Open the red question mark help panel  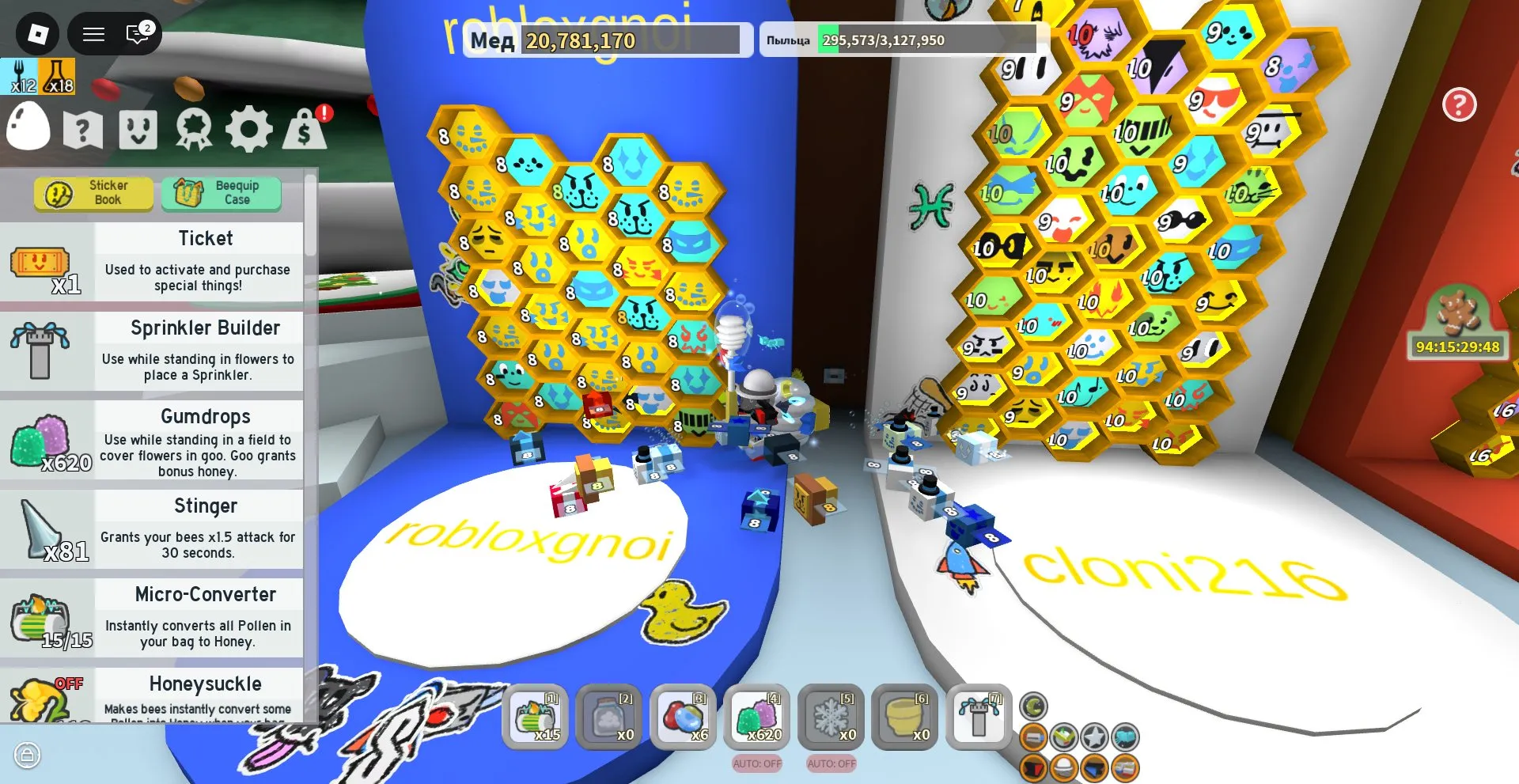pos(1460,105)
